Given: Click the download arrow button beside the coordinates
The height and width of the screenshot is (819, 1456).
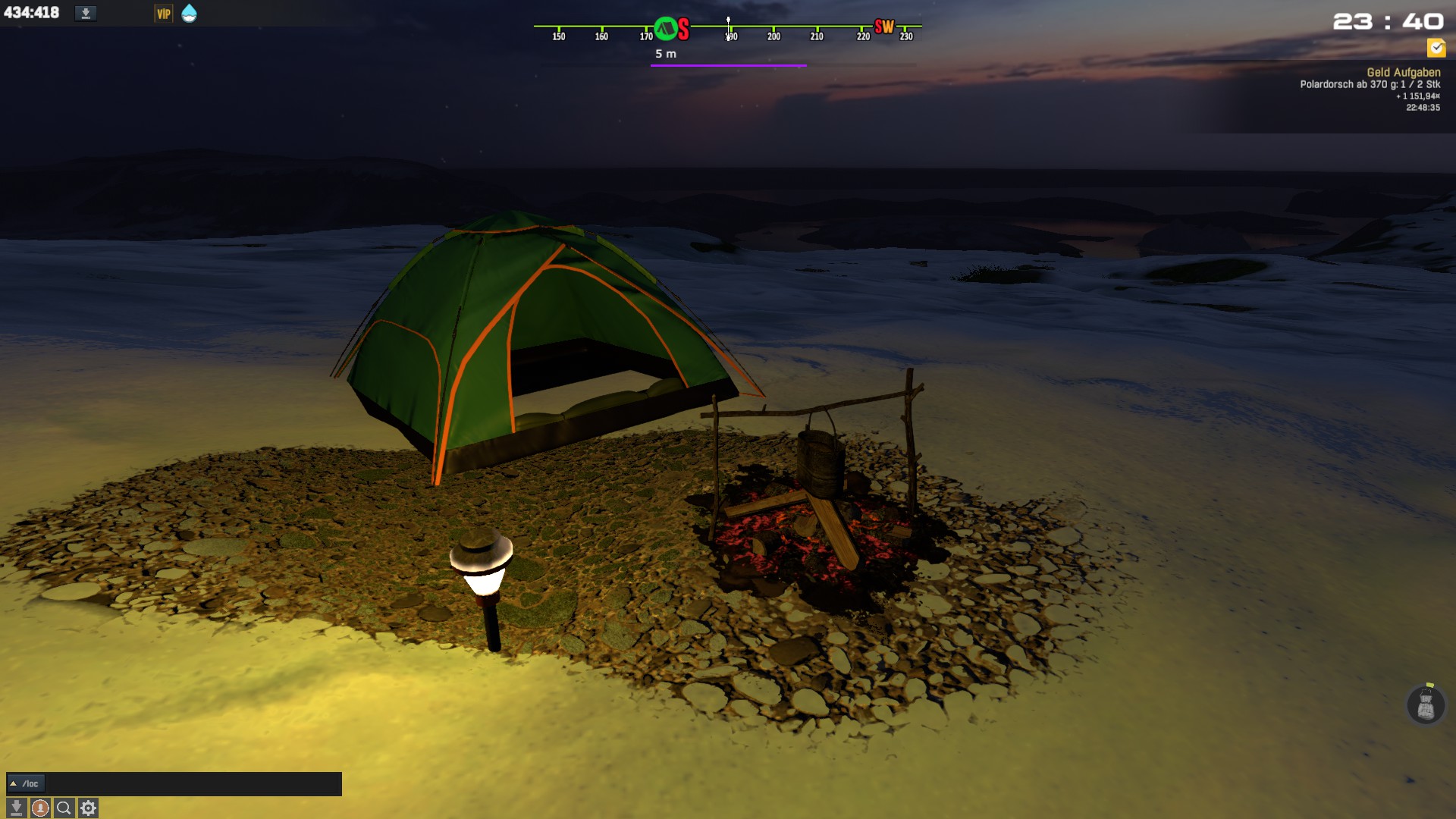Looking at the screenshot, I should [x=86, y=13].
